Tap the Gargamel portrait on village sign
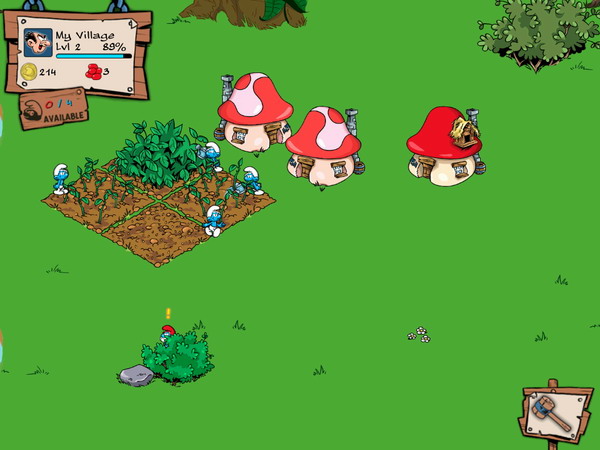This screenshot has width=600, height=450. tap(38, 43)
